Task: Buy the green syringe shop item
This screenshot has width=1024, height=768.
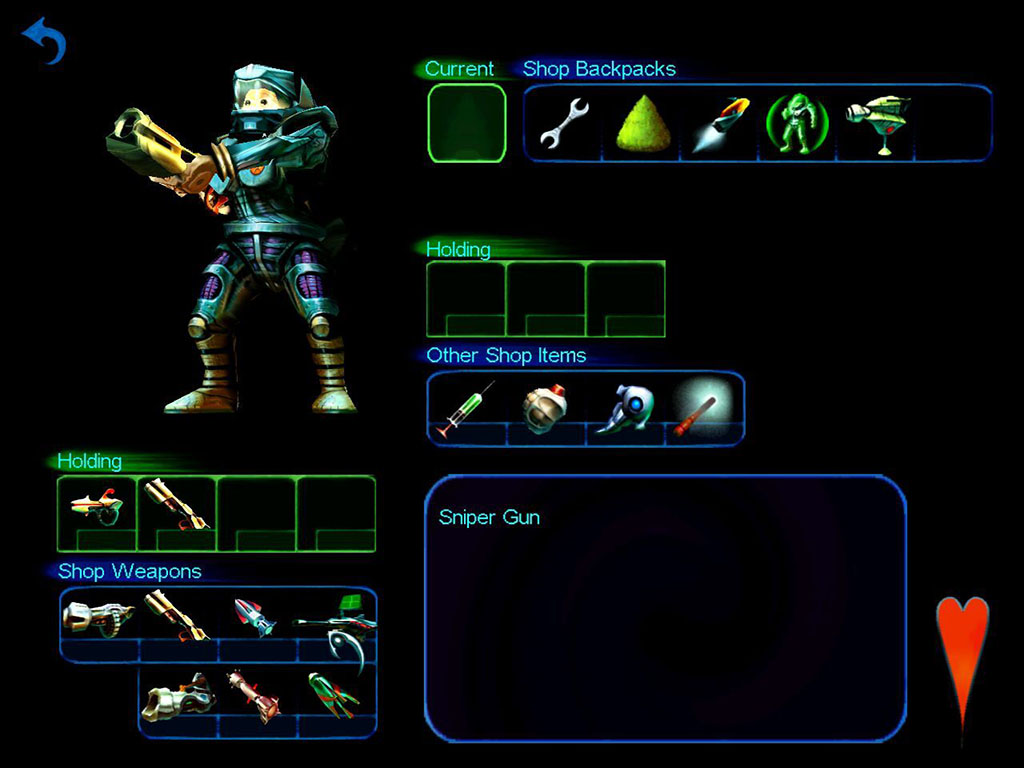Action: 466,407
